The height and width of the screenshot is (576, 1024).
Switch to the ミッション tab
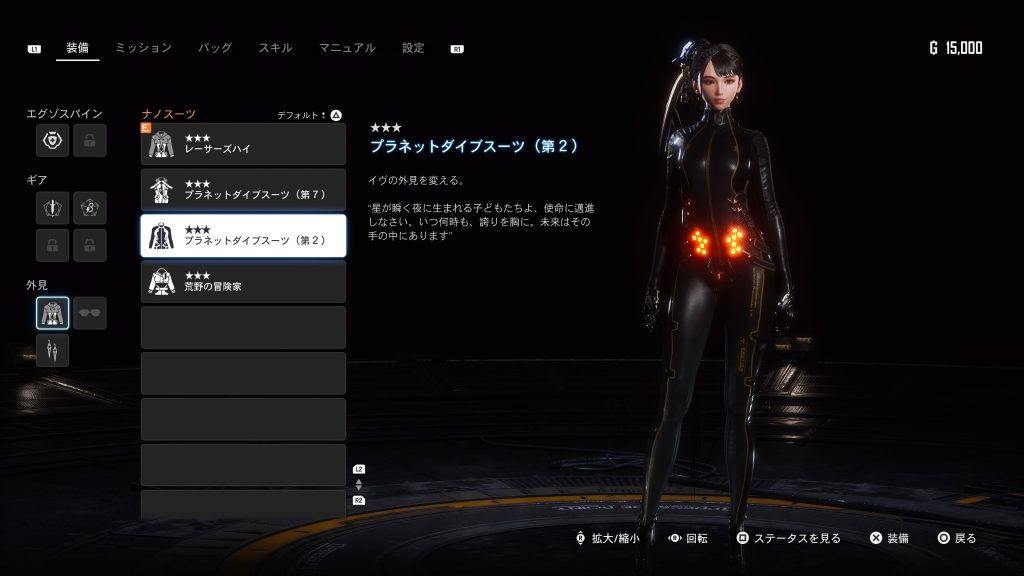point(143,48)
